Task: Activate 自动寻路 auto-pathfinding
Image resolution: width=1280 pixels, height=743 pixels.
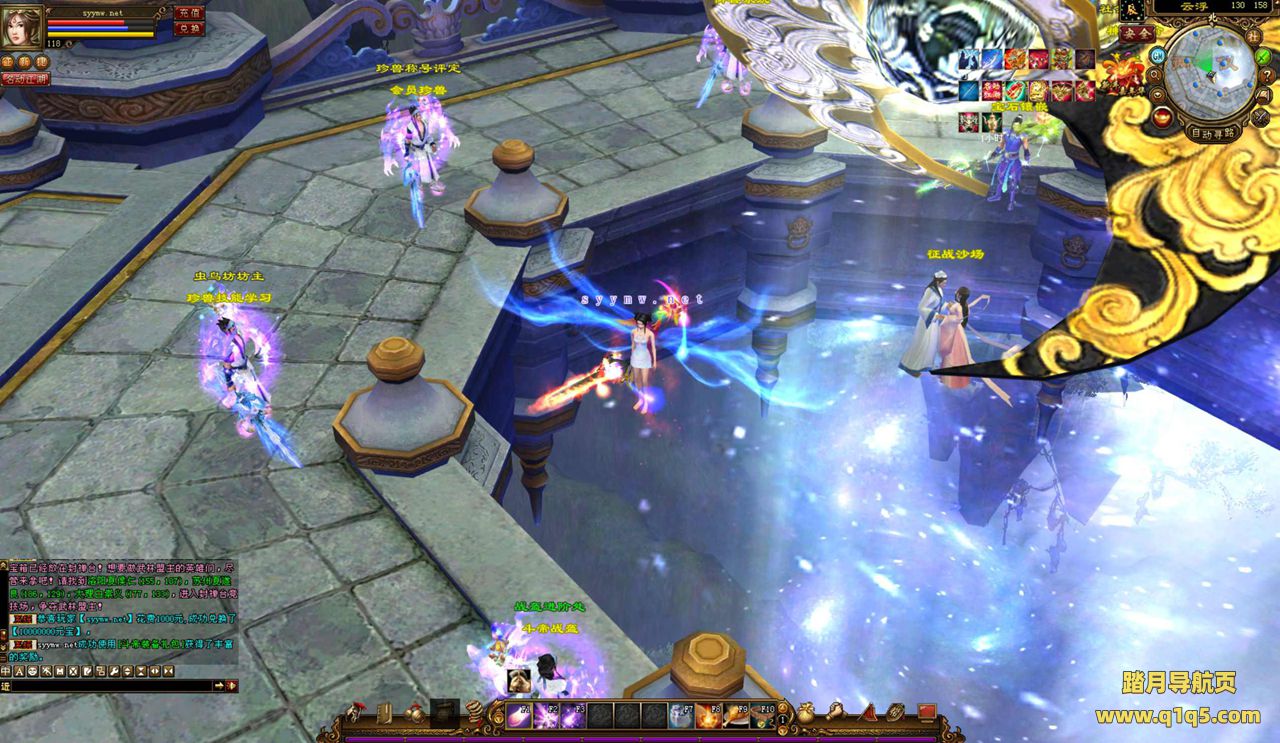Action: (x=1212, y=131)
